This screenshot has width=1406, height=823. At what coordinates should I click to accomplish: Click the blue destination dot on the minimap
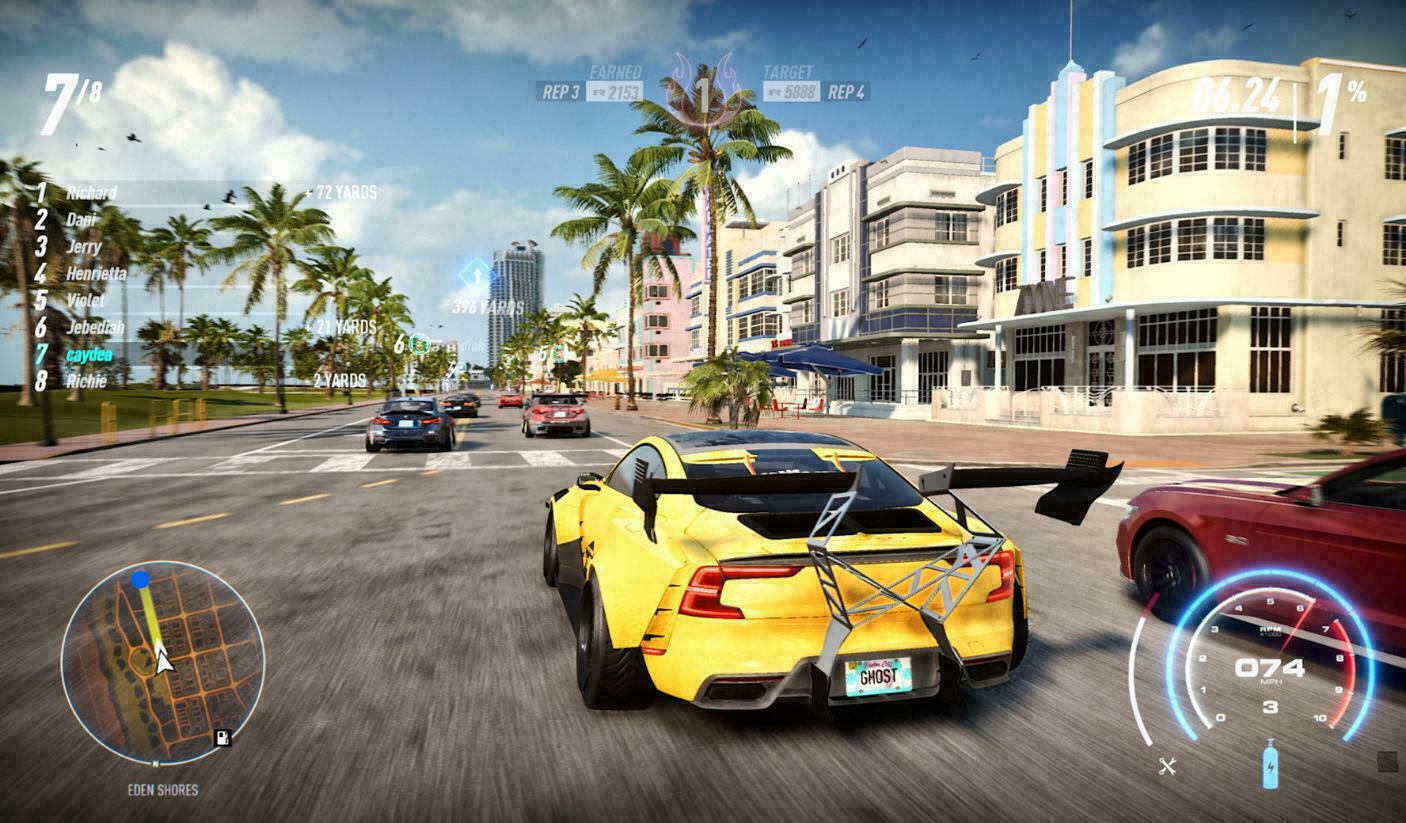tap(140, 579)
